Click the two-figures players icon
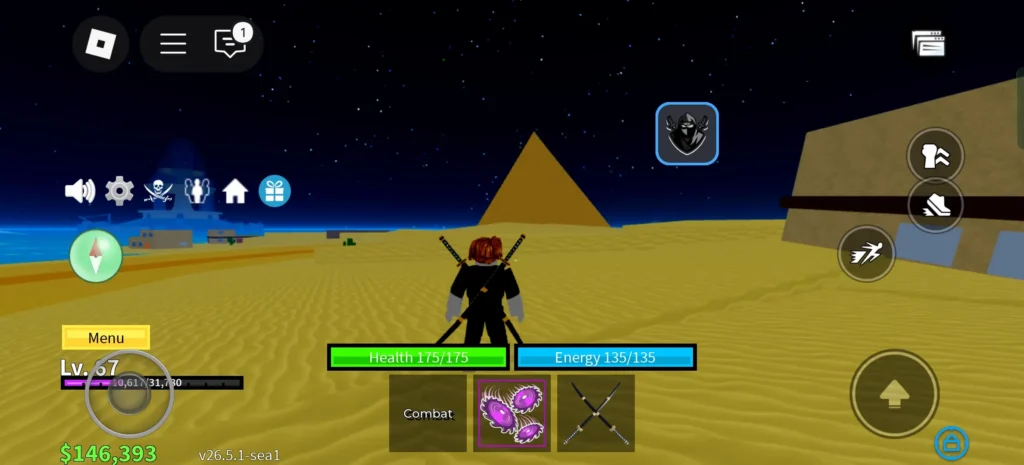 click(x=197, y=190)
